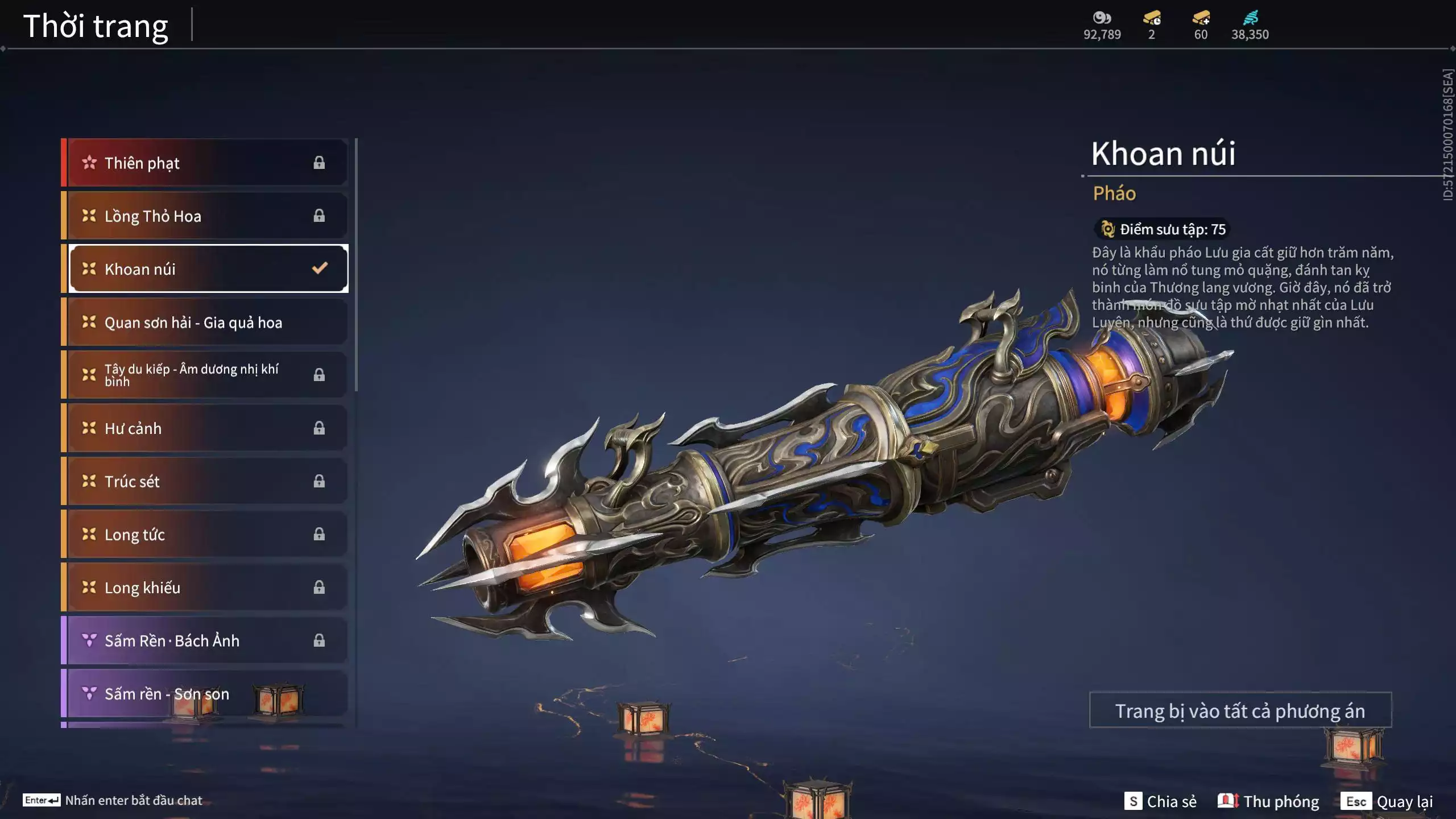Screen dimensions: 1456x819
Task: Select the equipped Khoan núi skin
Action: coord(208,269)
